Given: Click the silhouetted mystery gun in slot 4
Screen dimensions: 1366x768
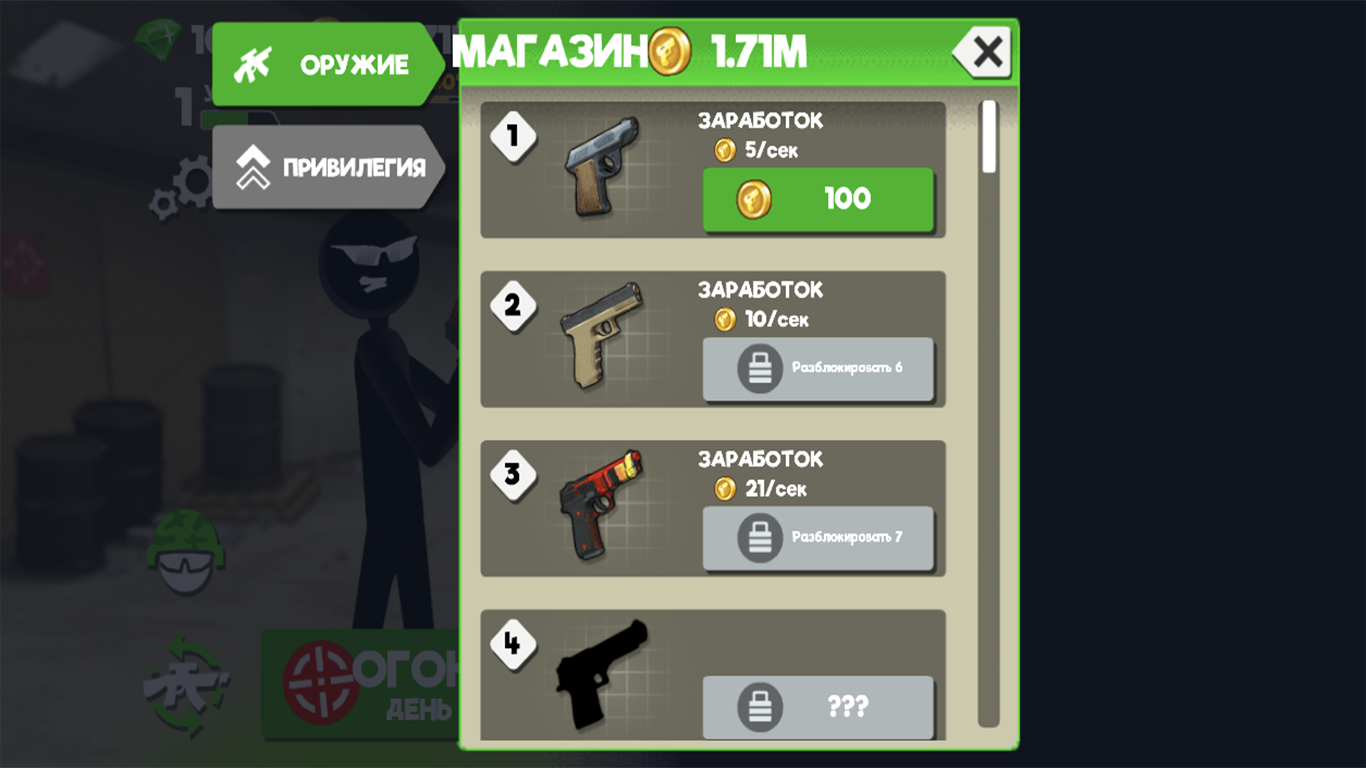Looking at the screenshot, I should pos(601,672).
